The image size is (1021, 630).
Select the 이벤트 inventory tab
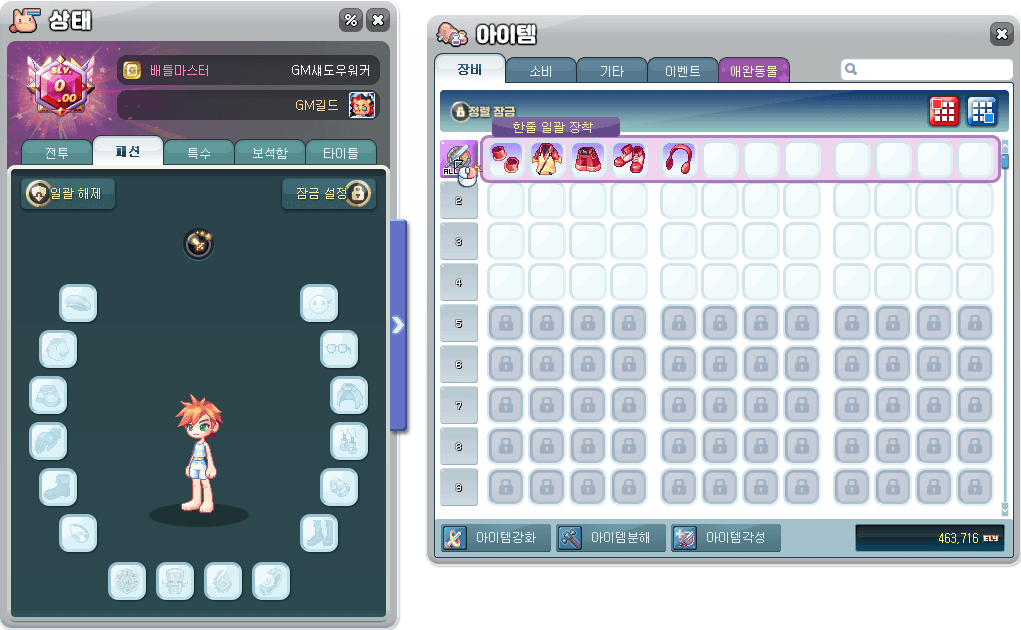682,71
